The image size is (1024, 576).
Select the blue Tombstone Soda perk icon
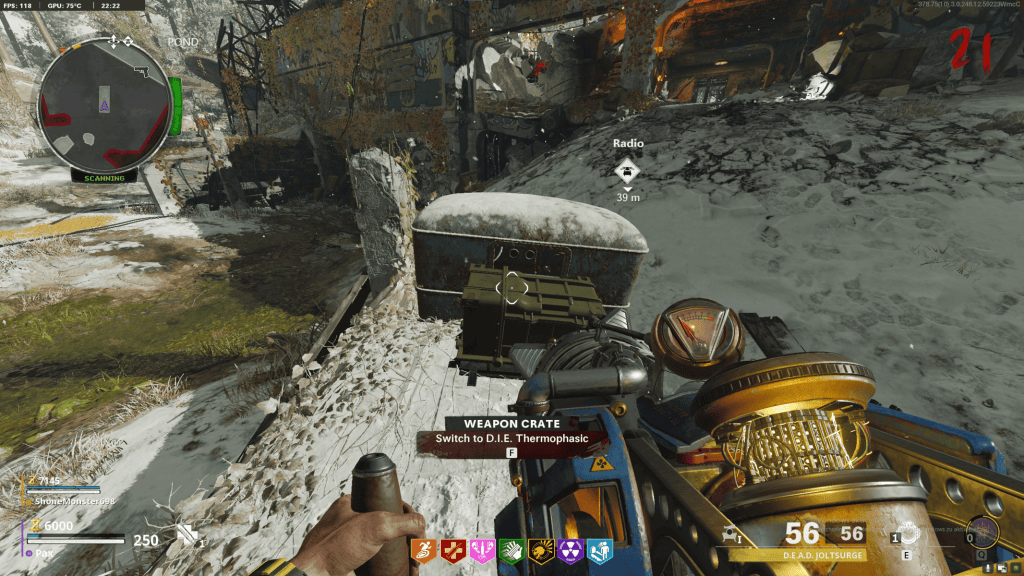(598, 548)
